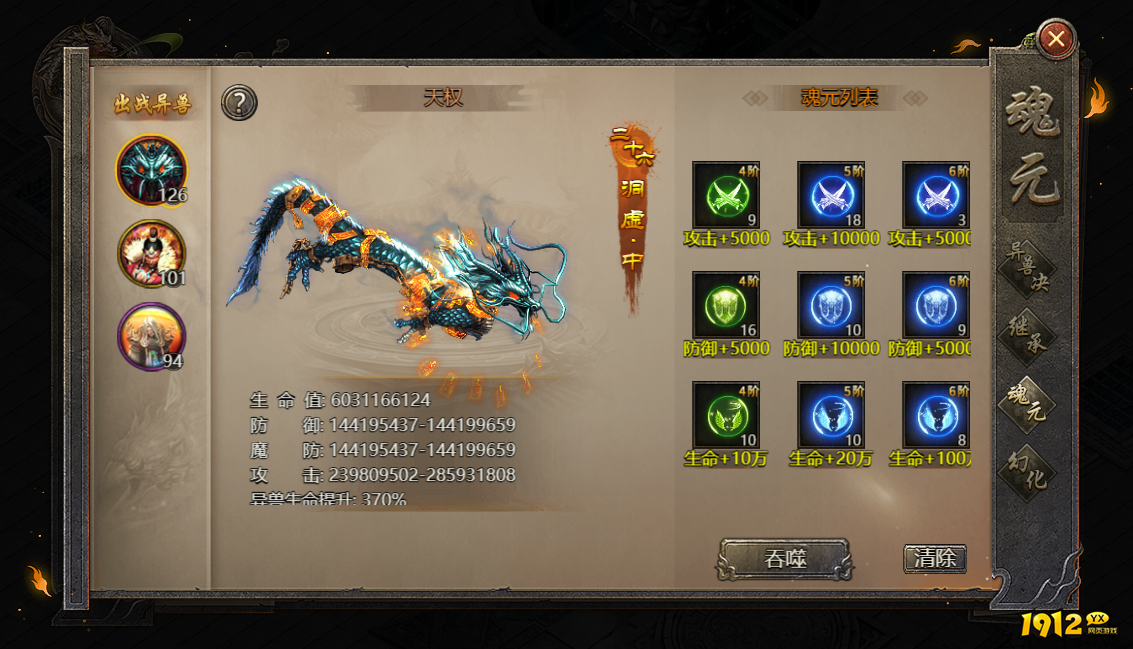Select the 6阶 crossed-swords attack soul
The image size is (1133, 649).
coord(936,195)
